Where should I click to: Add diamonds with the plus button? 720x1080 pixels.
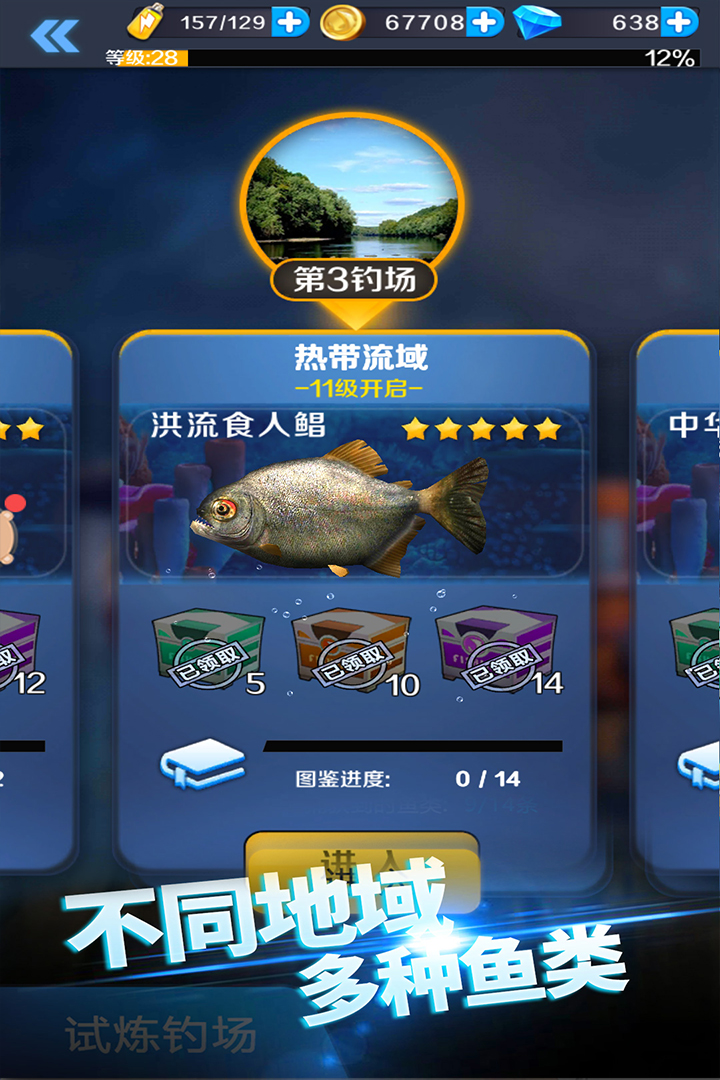coord(679,22)
